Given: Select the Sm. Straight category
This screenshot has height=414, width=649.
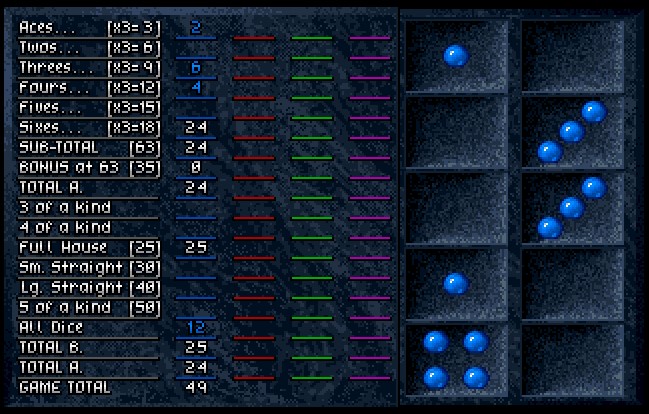Looking at the screenshot, I should 89,267.
